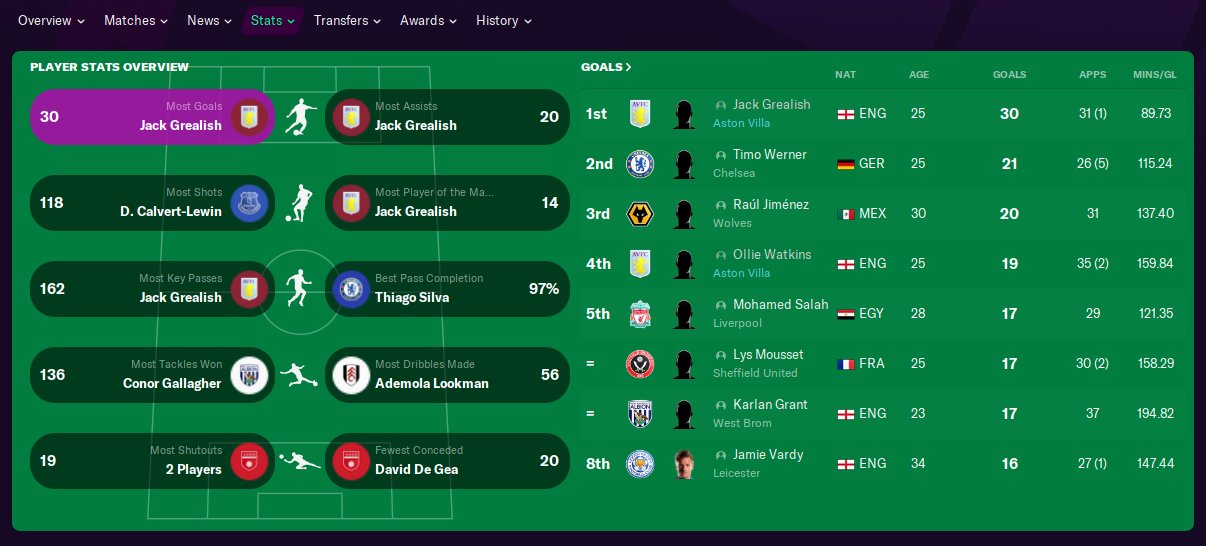This screenshot has height=546, width=1206.
Task: Open Conor Gallagher's Most Tackles Won card
Action: tap(152, 375)
